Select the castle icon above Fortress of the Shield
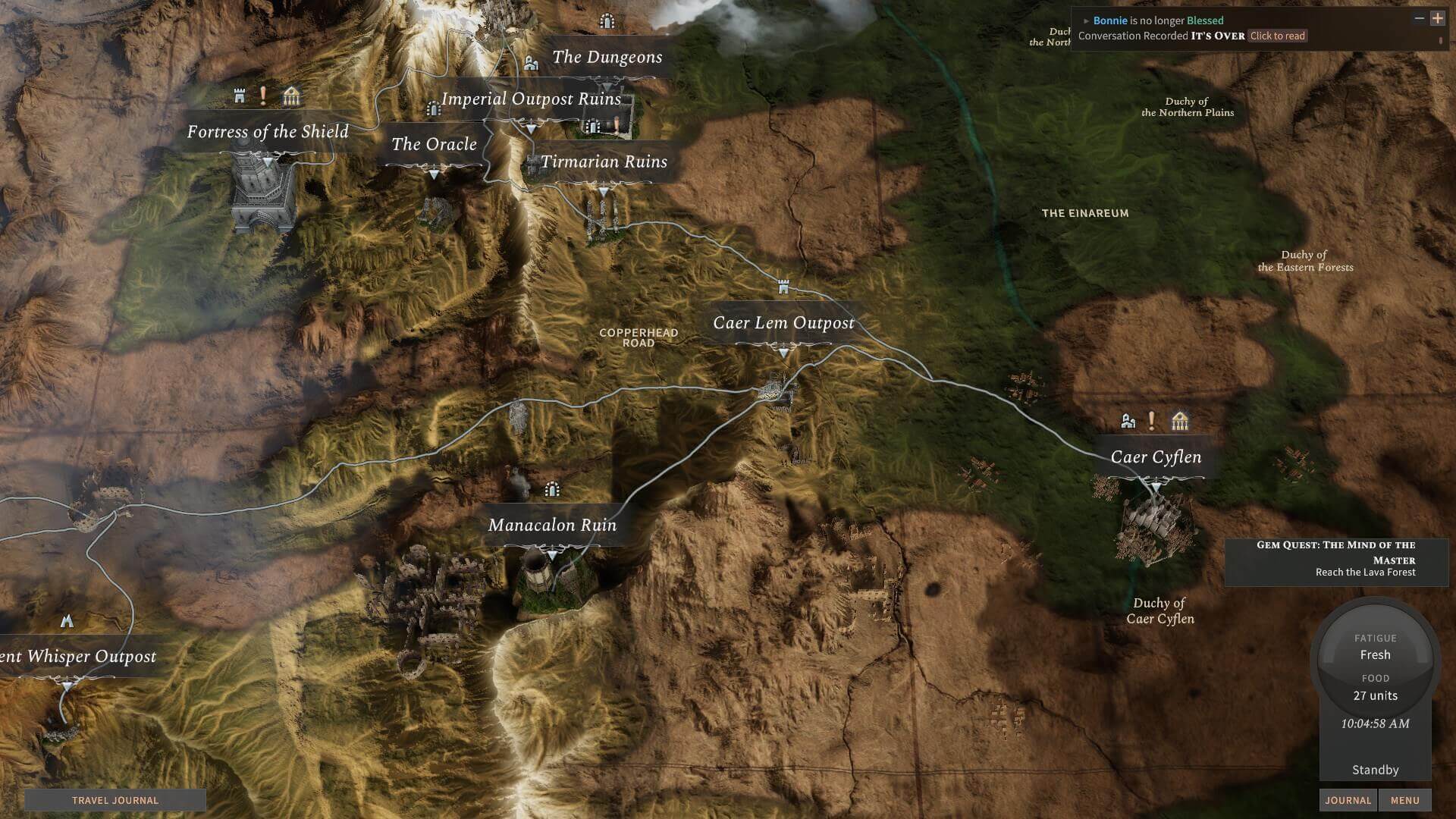This screenshot has width=1456, height=819. point(239,97)
